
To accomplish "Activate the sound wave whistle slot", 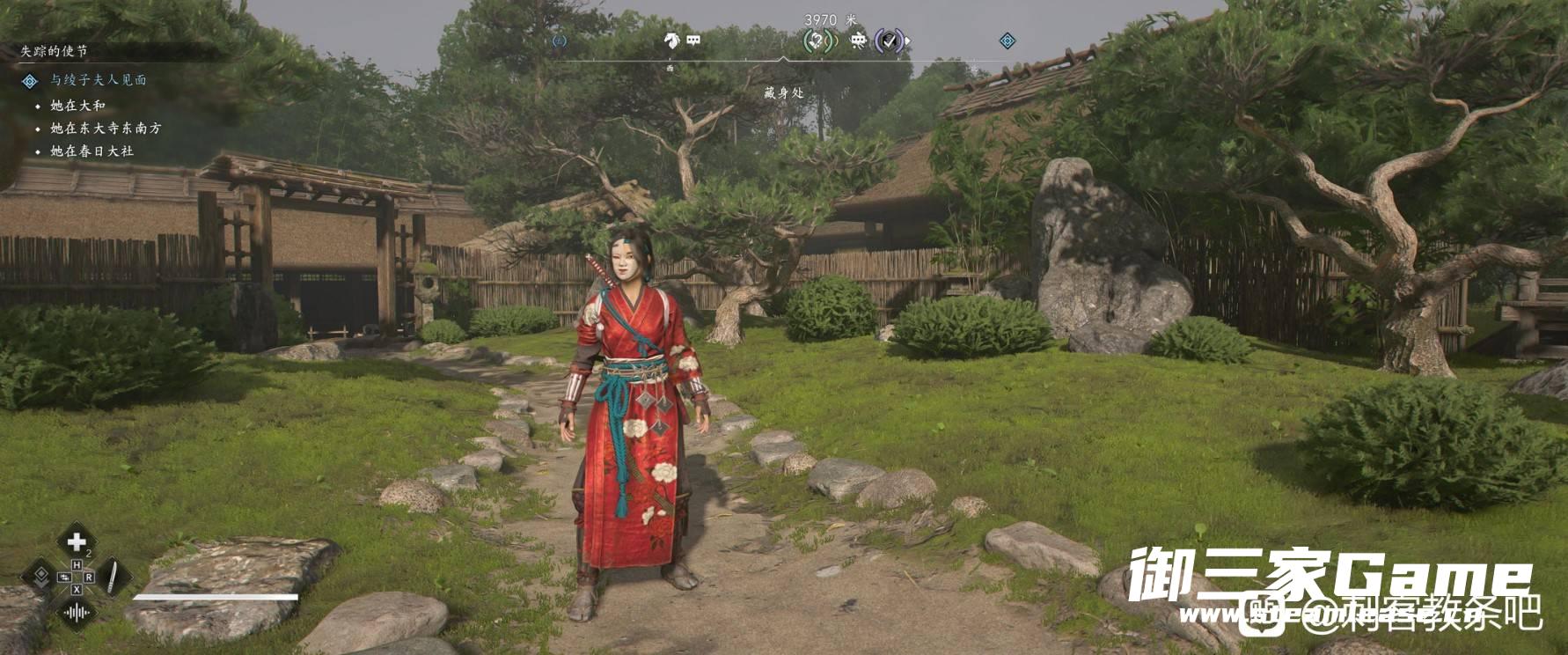I will 77,612.
